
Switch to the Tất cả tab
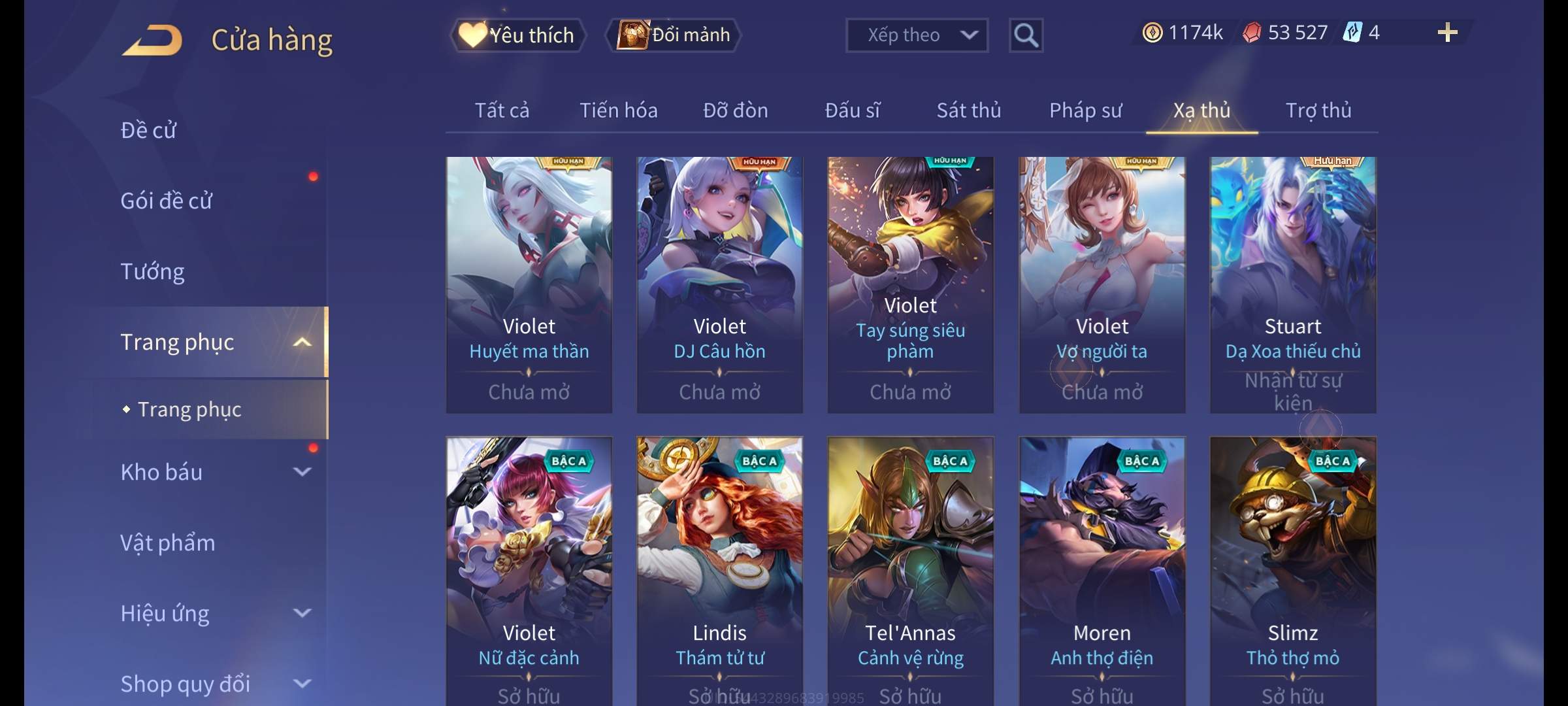point(502,110)
